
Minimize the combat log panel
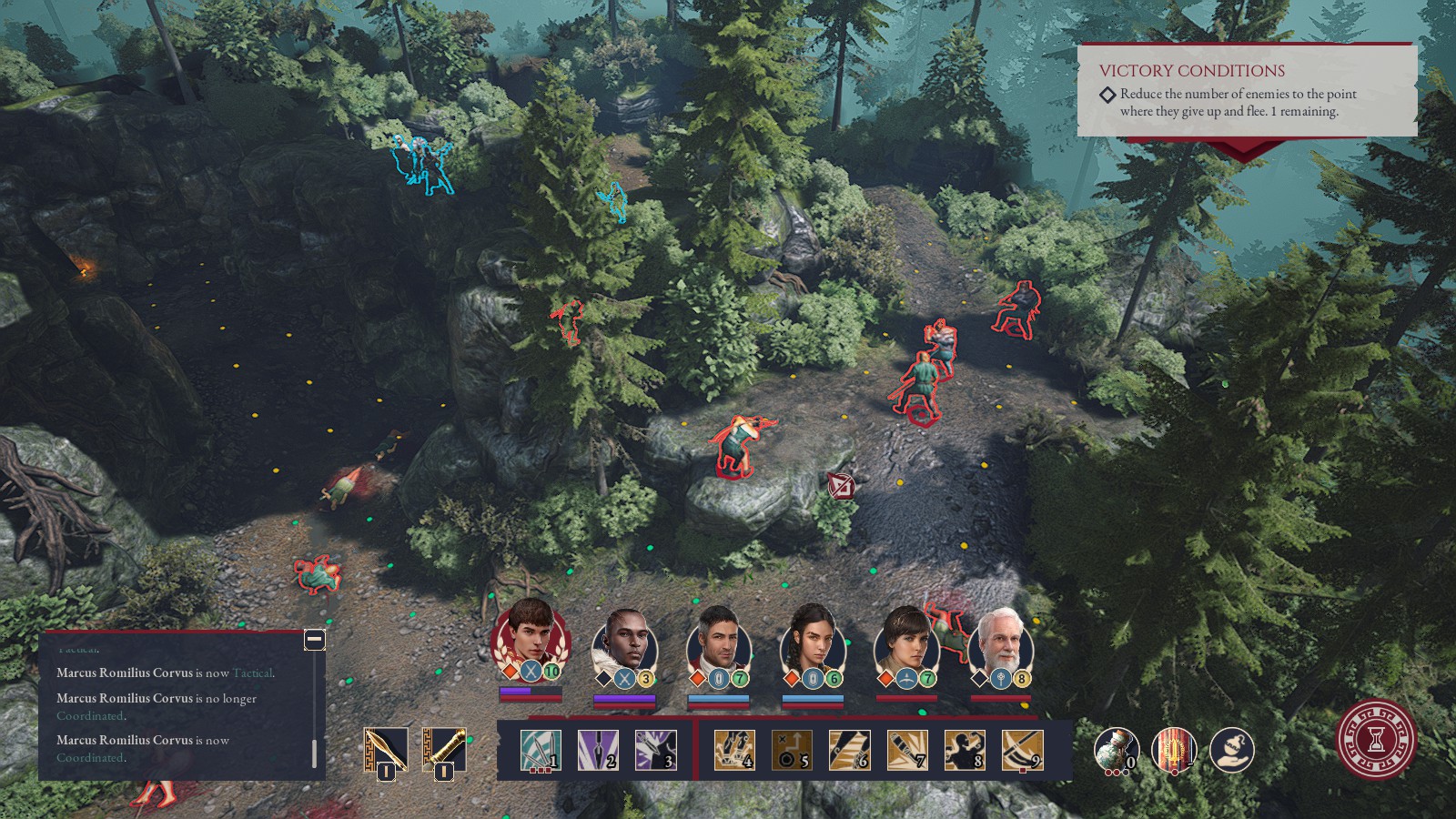(x=314, y=640)
